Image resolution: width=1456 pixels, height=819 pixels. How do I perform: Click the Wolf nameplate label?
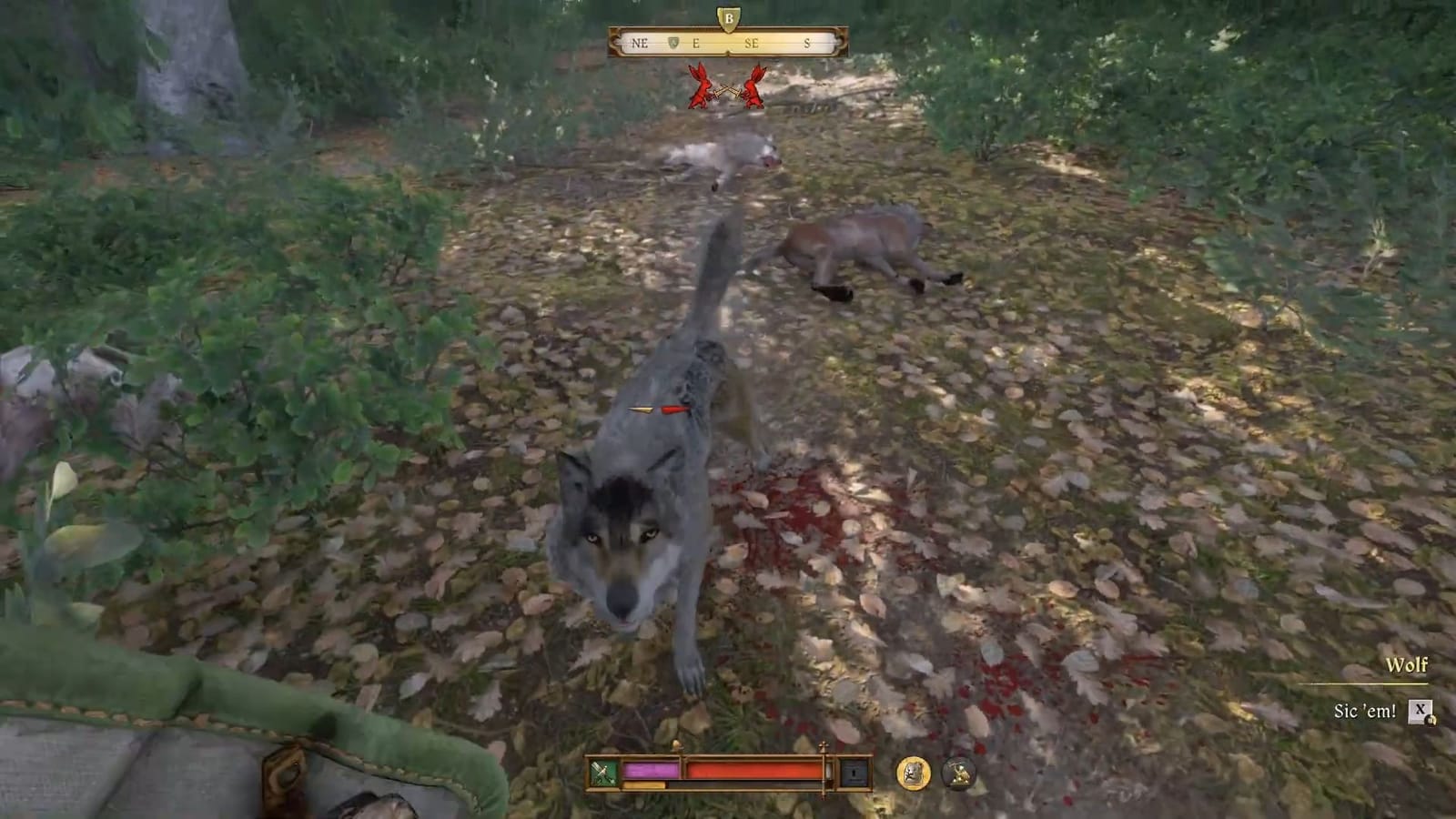[1405, 666]
